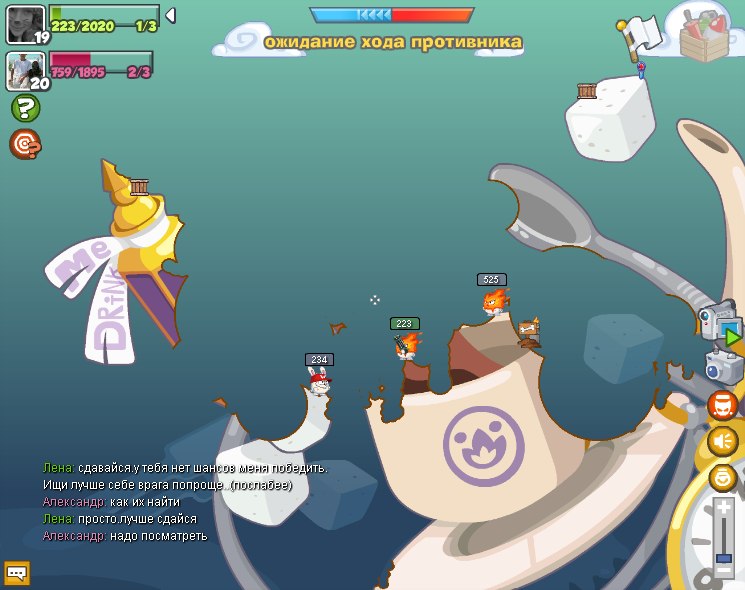
Task: Open the chat input speech bubble
Action: 17,572
